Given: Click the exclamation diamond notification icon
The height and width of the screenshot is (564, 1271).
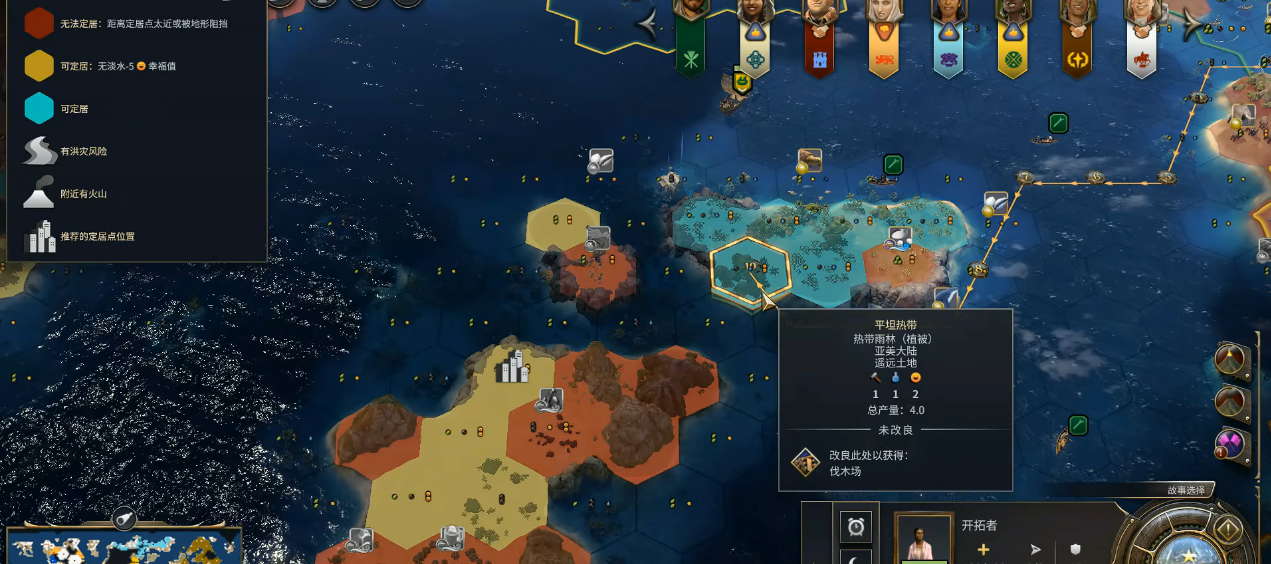Looking at the screenshot, I should [x=1228, y=529].
